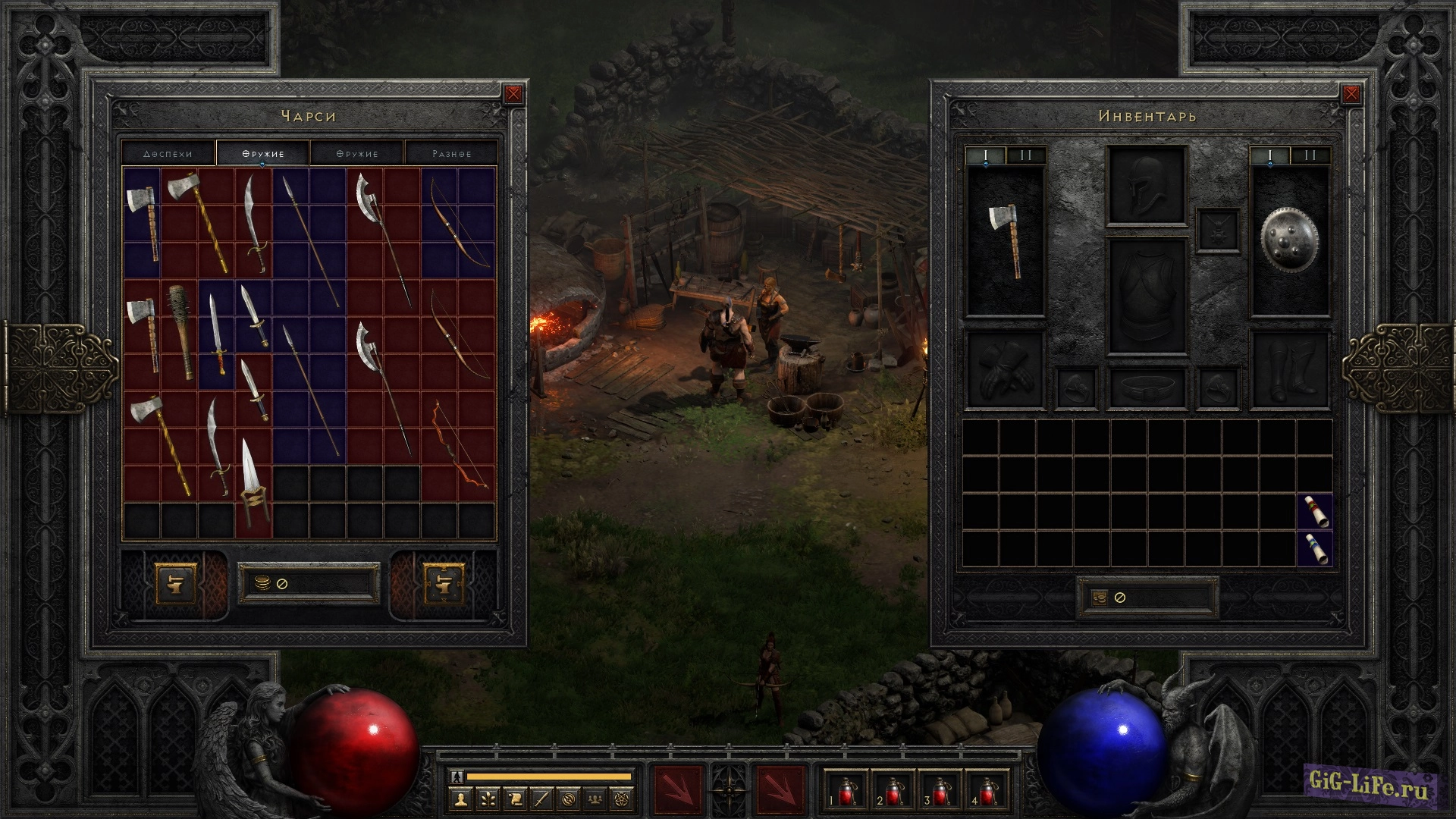Viewport: 1456px width, 819px height.
Task: Switch to the Доспехи shop tab
Action: pyautogui.click(x=168, y=153)
